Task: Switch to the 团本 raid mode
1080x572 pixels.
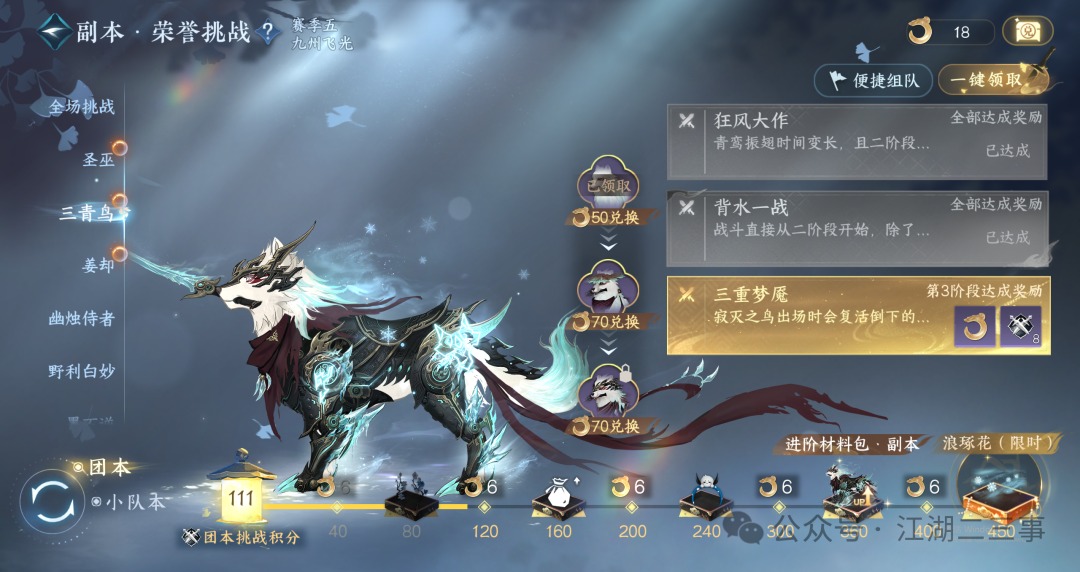Action: (108, 467)
